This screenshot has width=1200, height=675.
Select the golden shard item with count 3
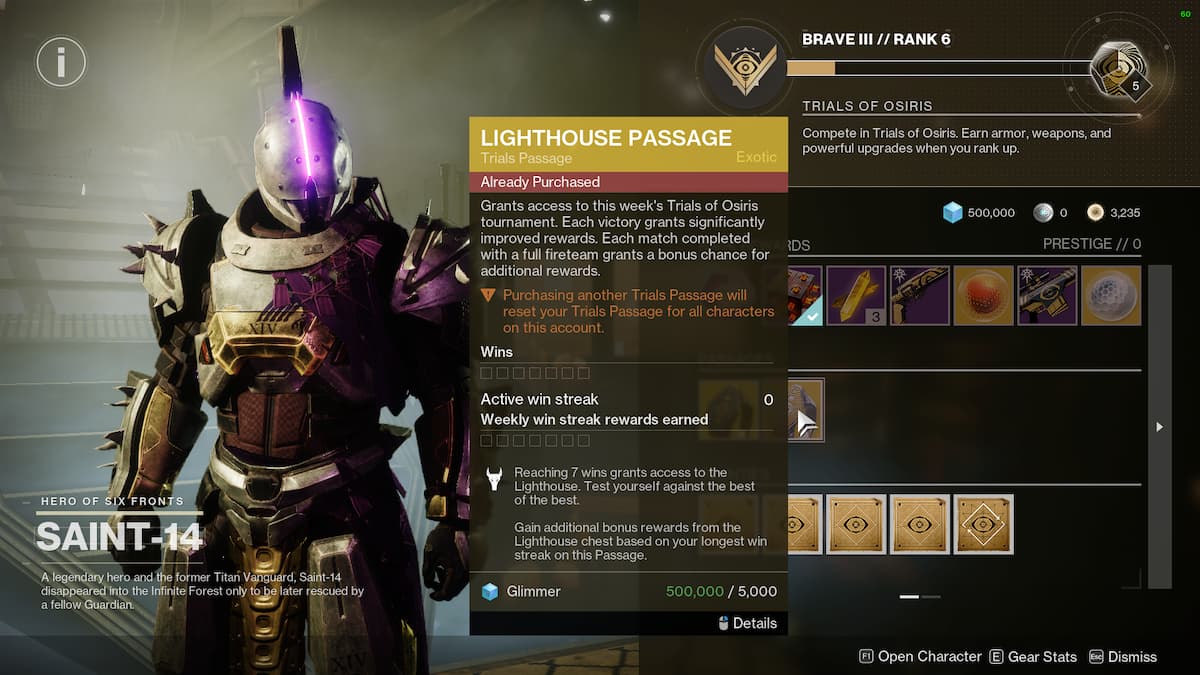click(856, 295)
